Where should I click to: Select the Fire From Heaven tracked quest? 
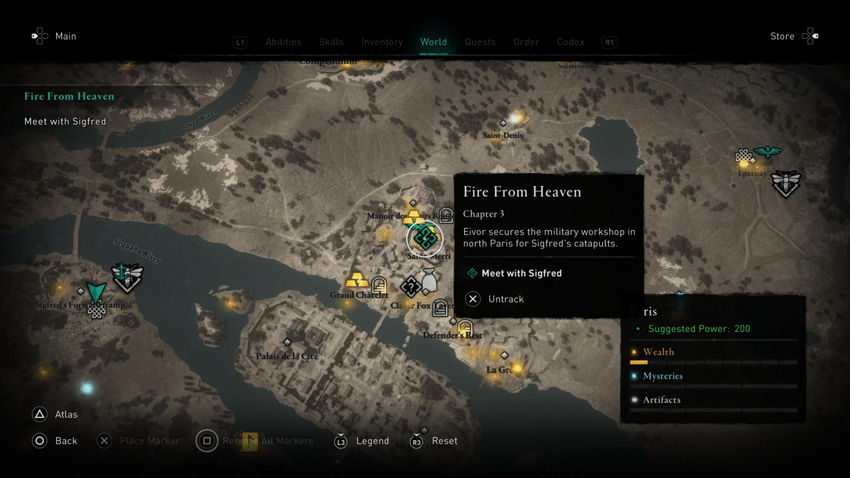[x=69, y=97]
